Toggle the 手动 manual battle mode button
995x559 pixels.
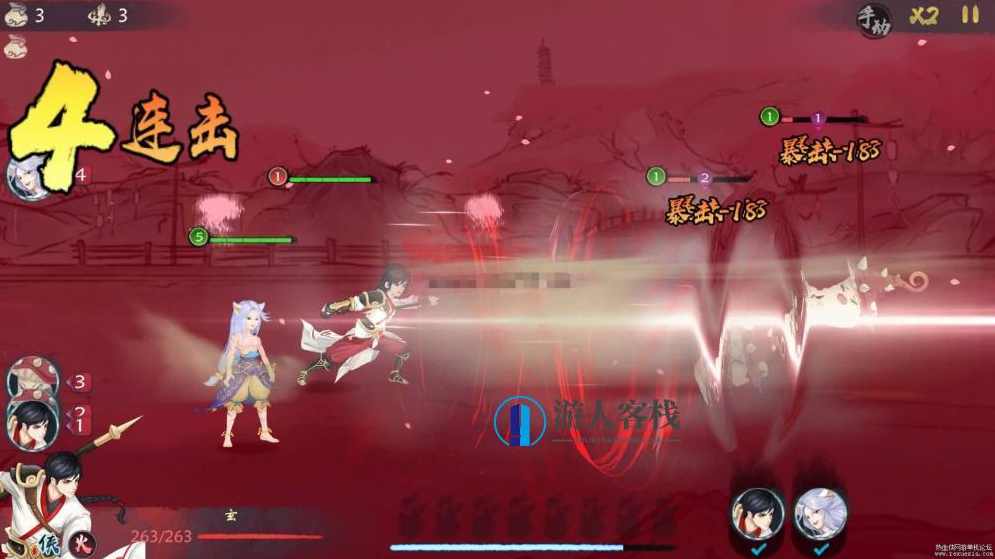tap(872, 18)
